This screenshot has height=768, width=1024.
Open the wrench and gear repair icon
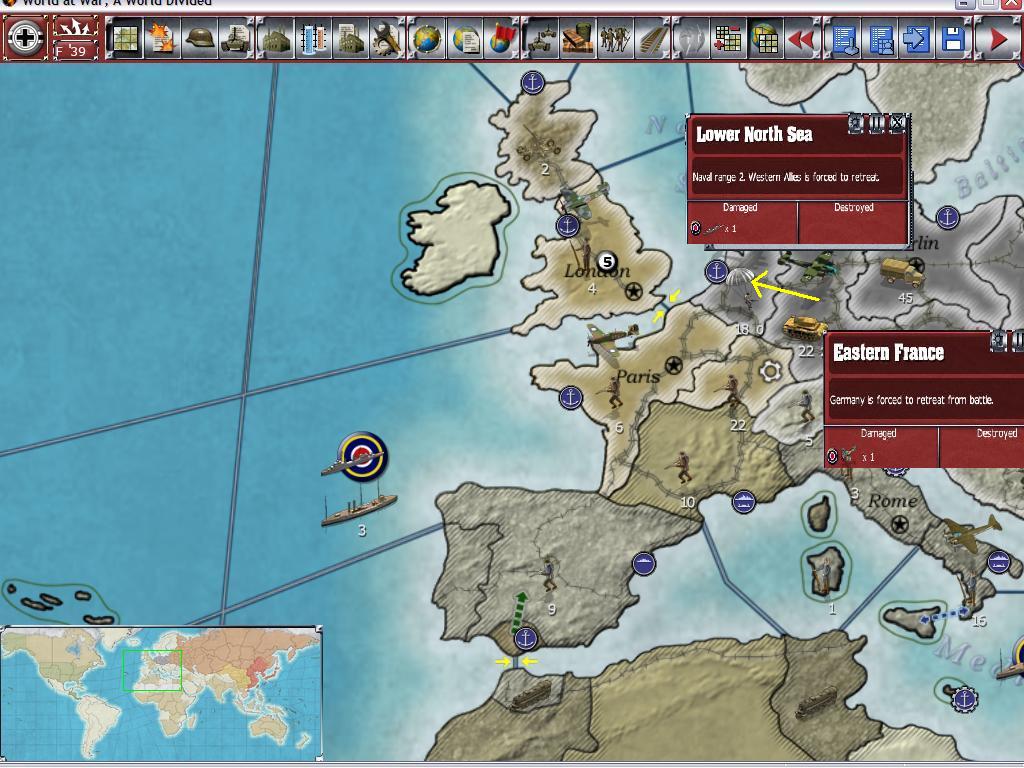[x=386, y=39]
